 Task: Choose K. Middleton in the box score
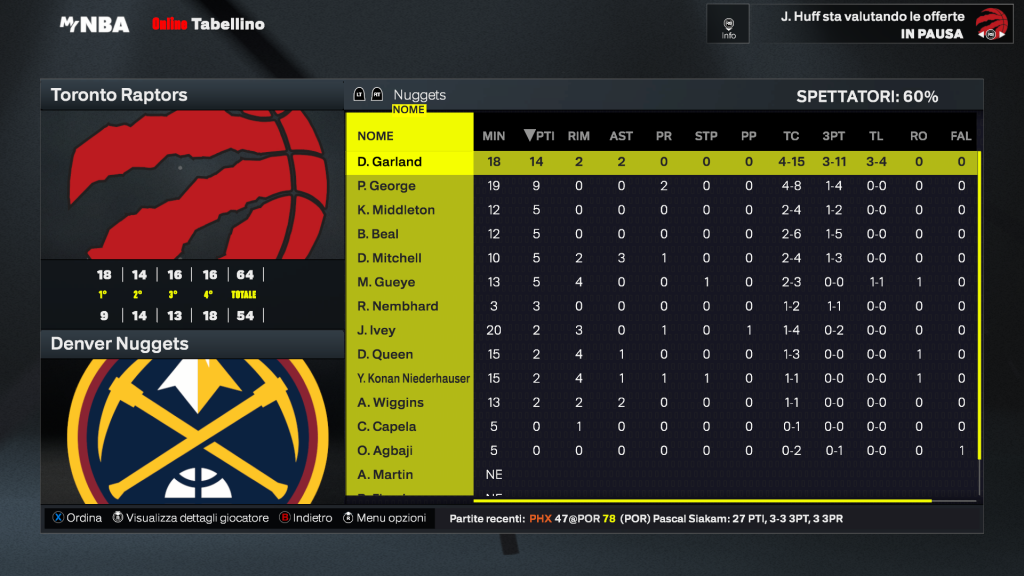pos(396,210)
